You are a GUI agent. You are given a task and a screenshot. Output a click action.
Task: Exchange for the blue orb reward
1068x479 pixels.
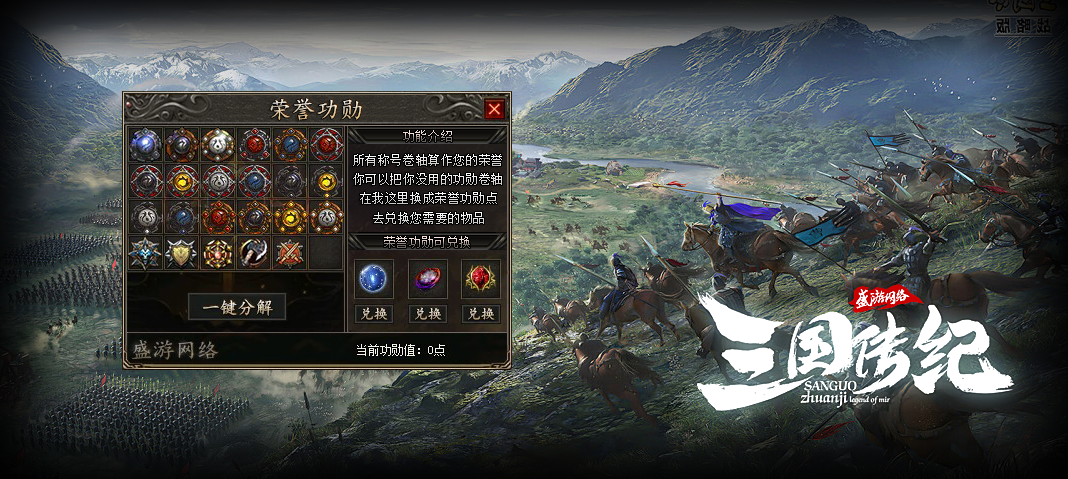[x=373, y=313]
